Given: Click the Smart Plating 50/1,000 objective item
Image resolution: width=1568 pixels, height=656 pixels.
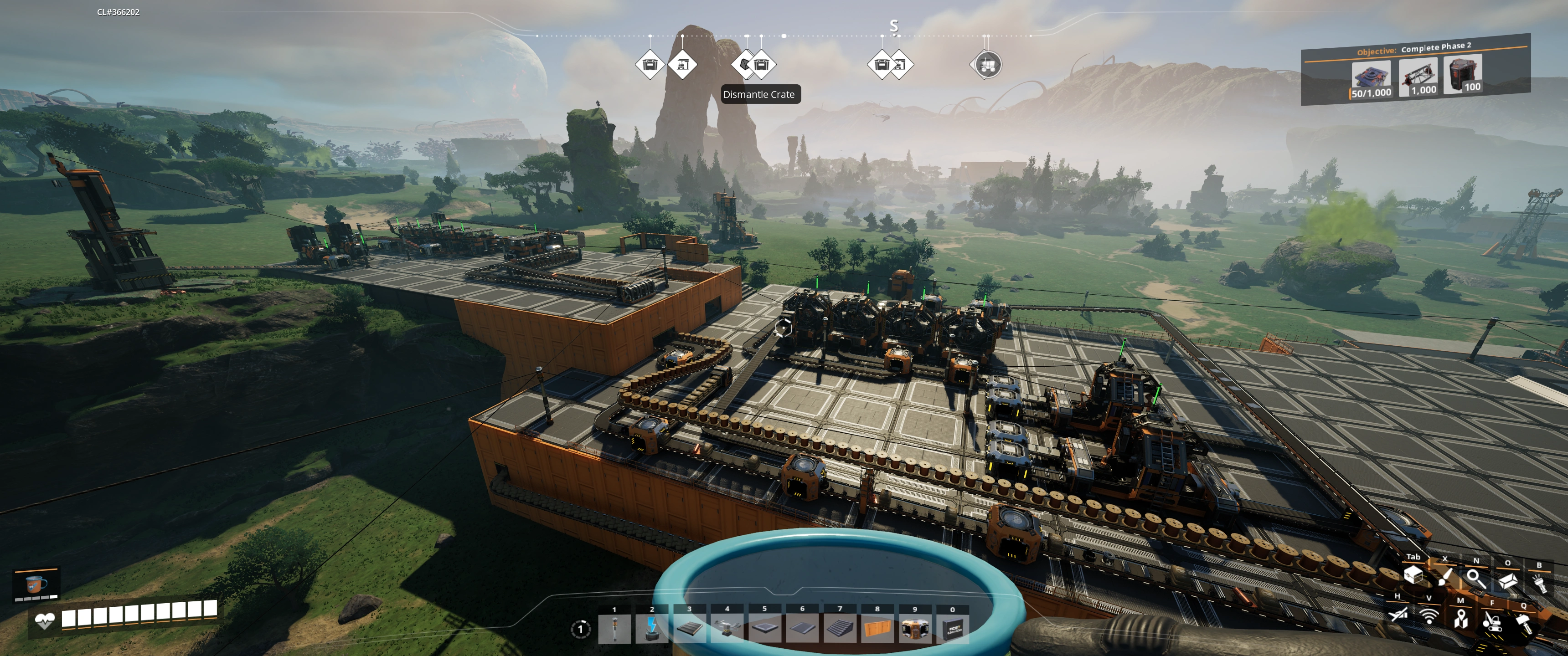Looking at the screenshot, I should (1371, 80).
